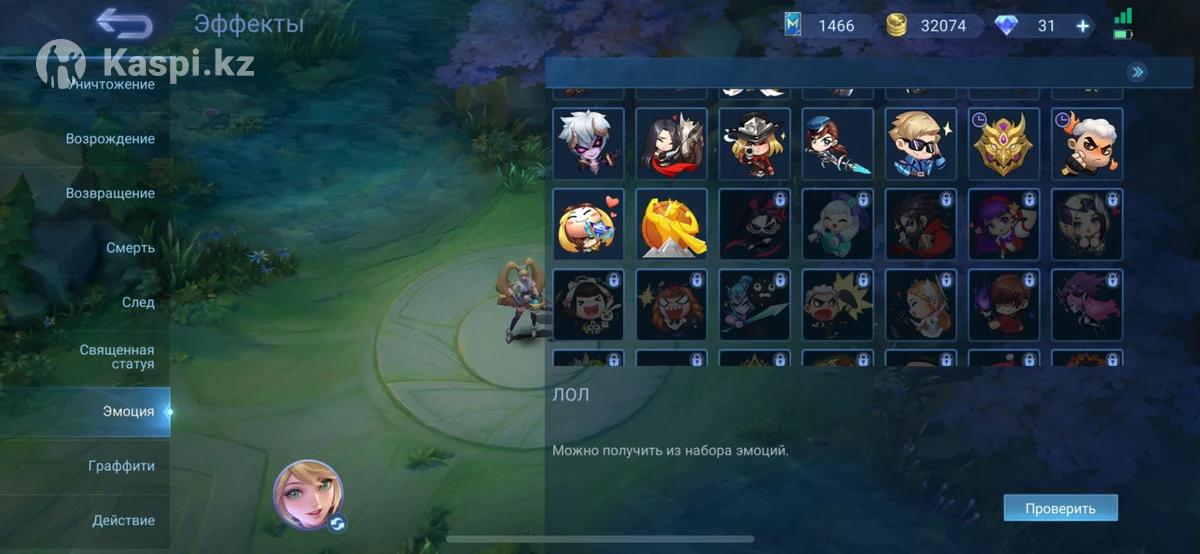The width and height of the screenshot is (1200, 554).
Task: Pick the laughing blonde girl with hearts emote
Action: click(589, 224)
